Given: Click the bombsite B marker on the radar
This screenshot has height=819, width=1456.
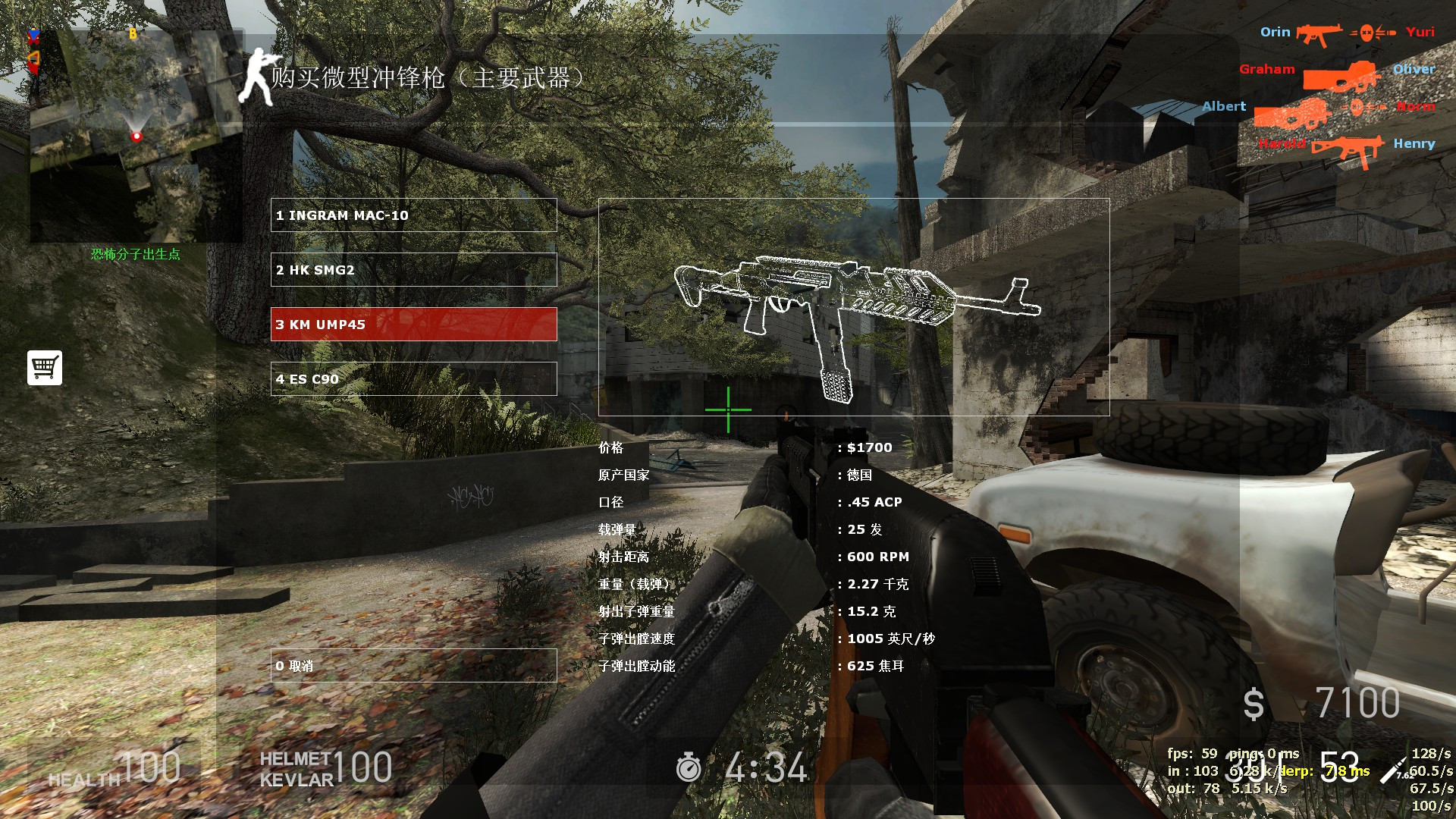Looking at the screenshot, I should (x=133, y=33).
